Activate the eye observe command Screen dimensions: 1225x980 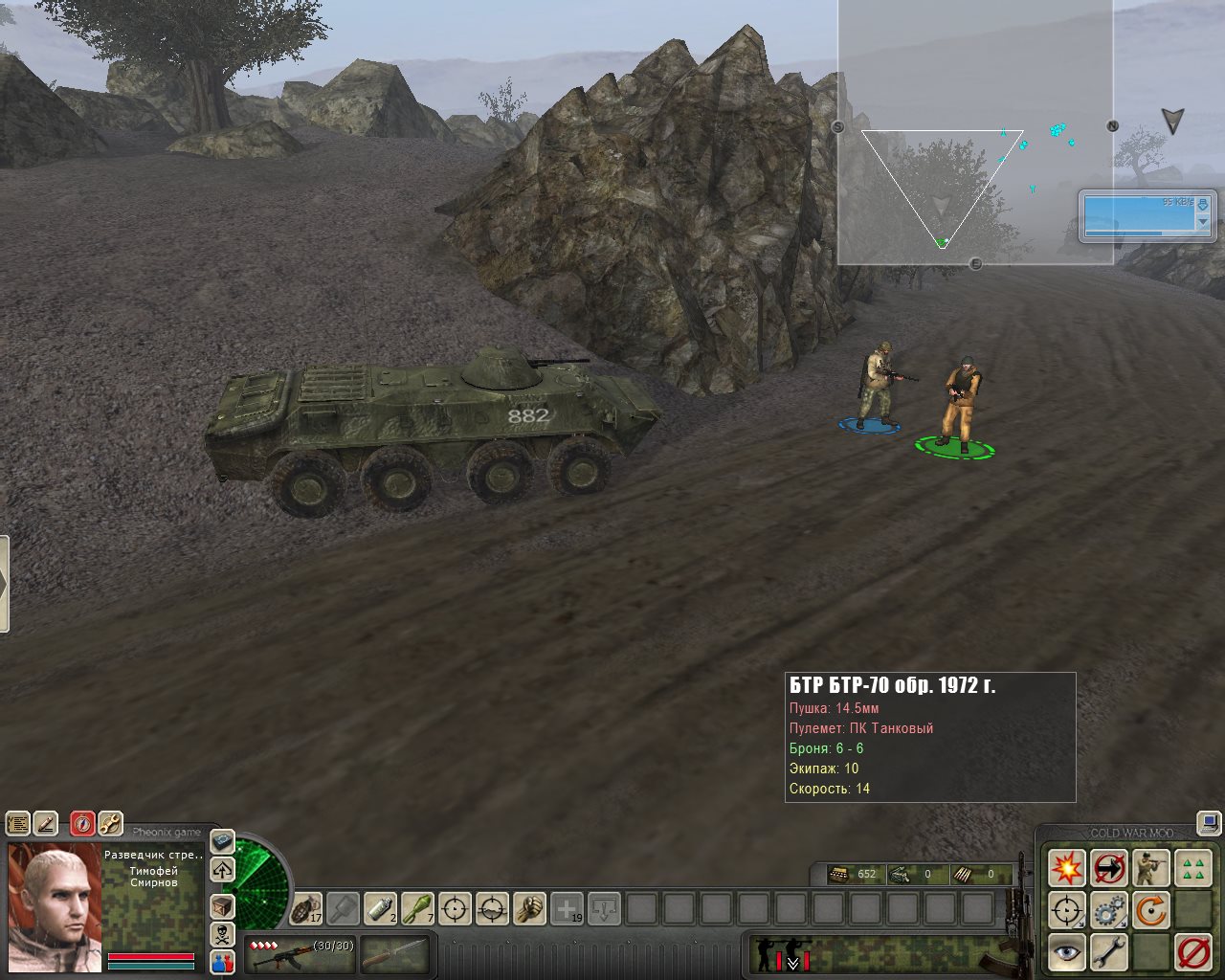click(x=1066, y=952)
